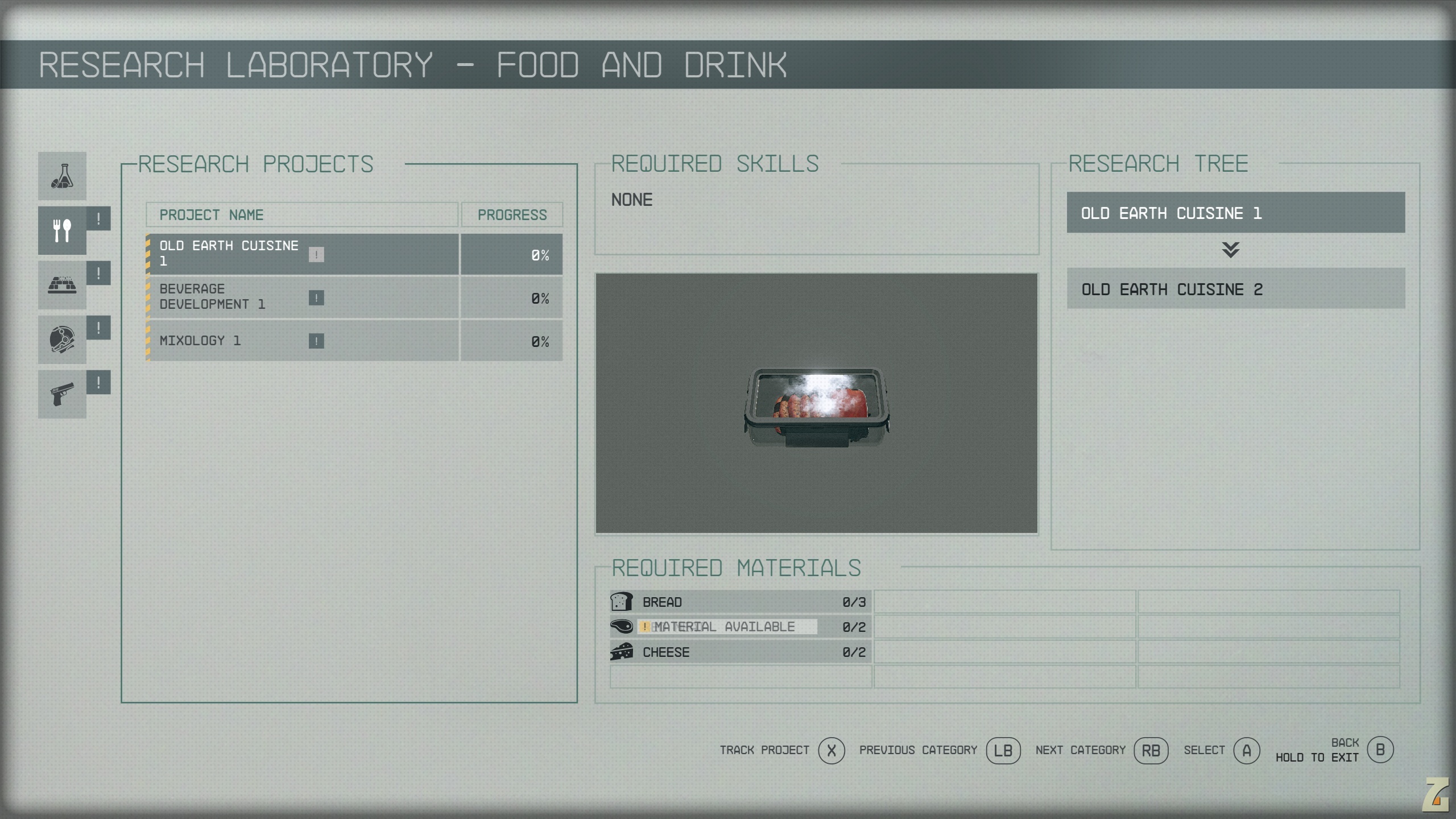This screenshot has width=1456, height=819.
Task: Open the Mixology 1 research project
Action: (301, 341)
